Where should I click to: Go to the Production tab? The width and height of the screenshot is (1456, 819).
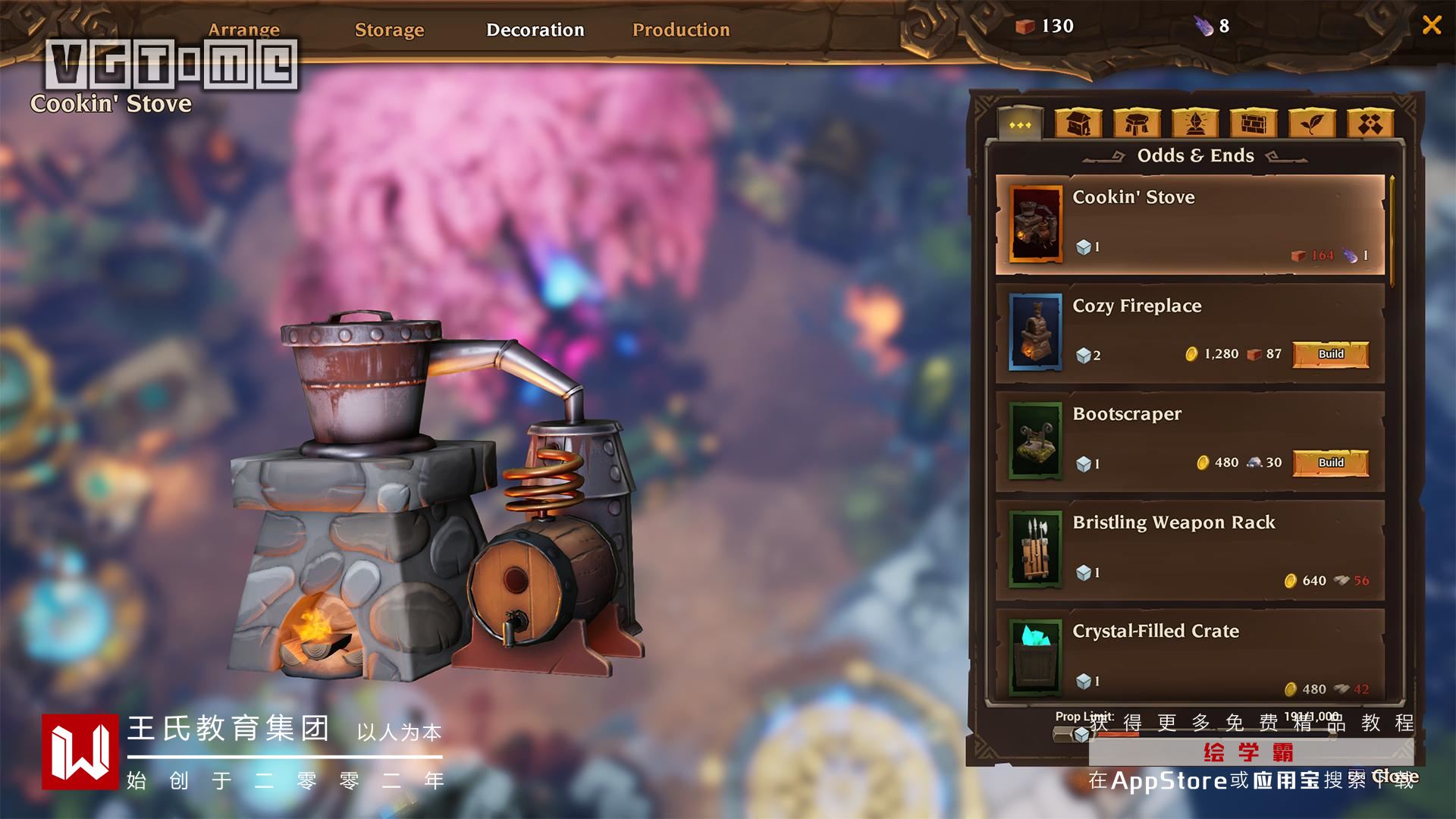pyautogui.click(x=681, y=30)
